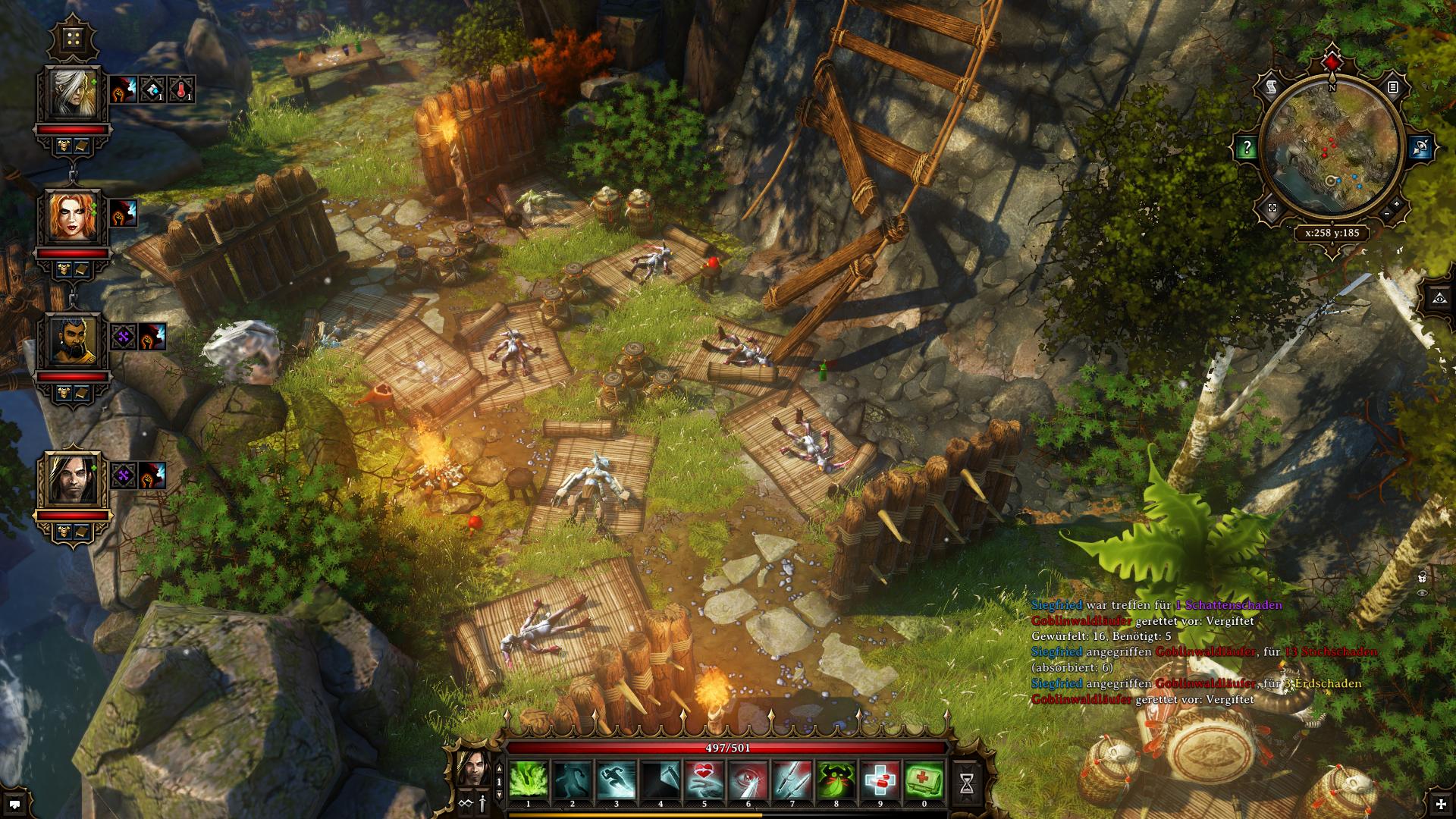Click the circular minimap
Viewport: 1456px width, 819px height.
click(1332, 150)
